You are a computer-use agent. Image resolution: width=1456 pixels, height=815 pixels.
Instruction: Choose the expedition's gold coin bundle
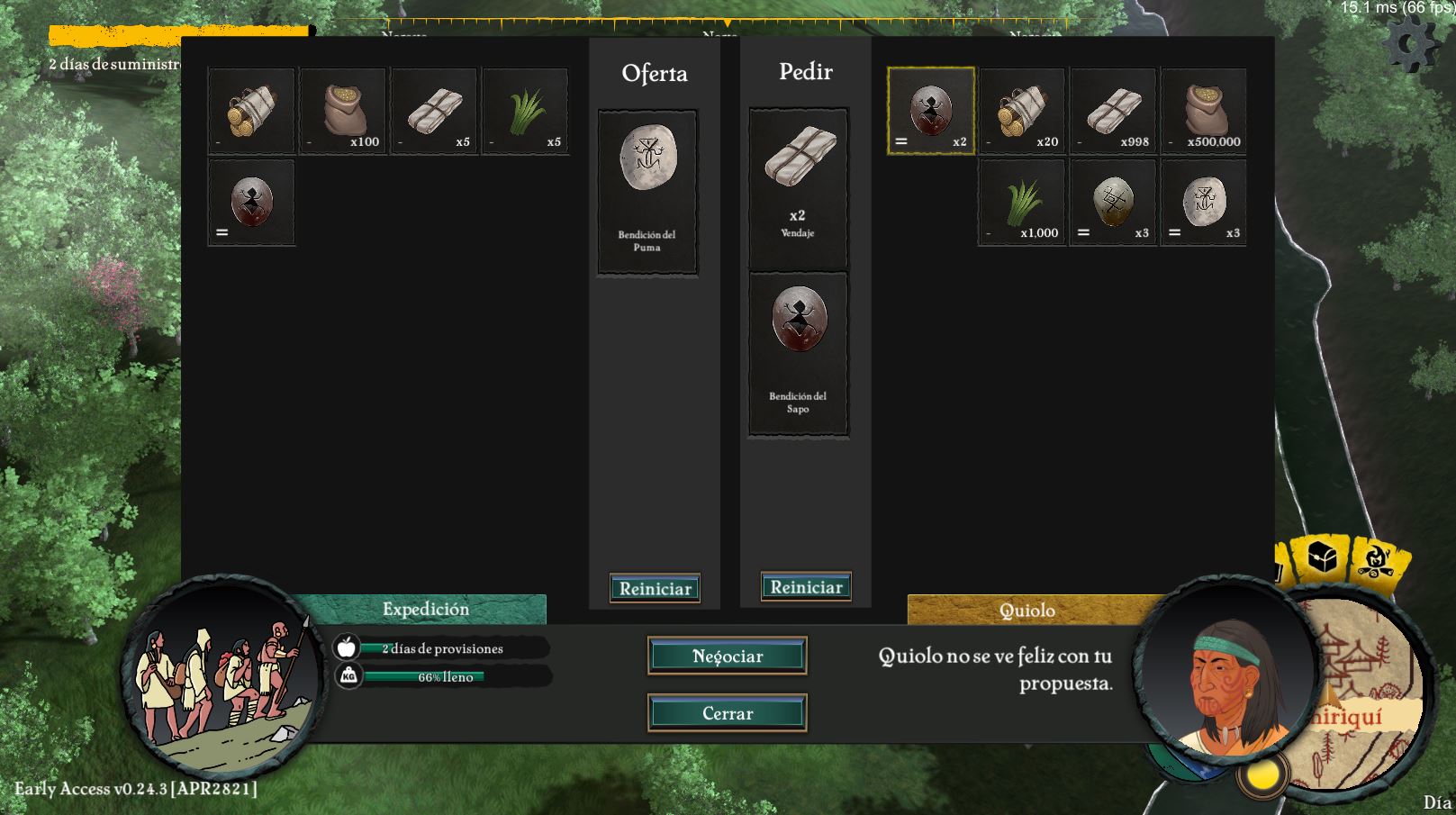point(251,112)
